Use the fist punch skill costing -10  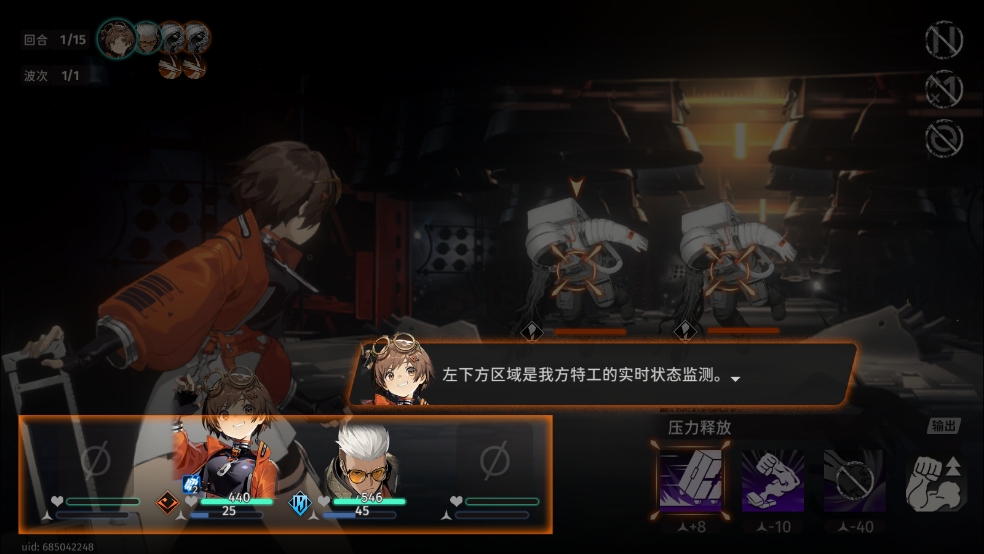pyautogui.click(x=773, y=480)
